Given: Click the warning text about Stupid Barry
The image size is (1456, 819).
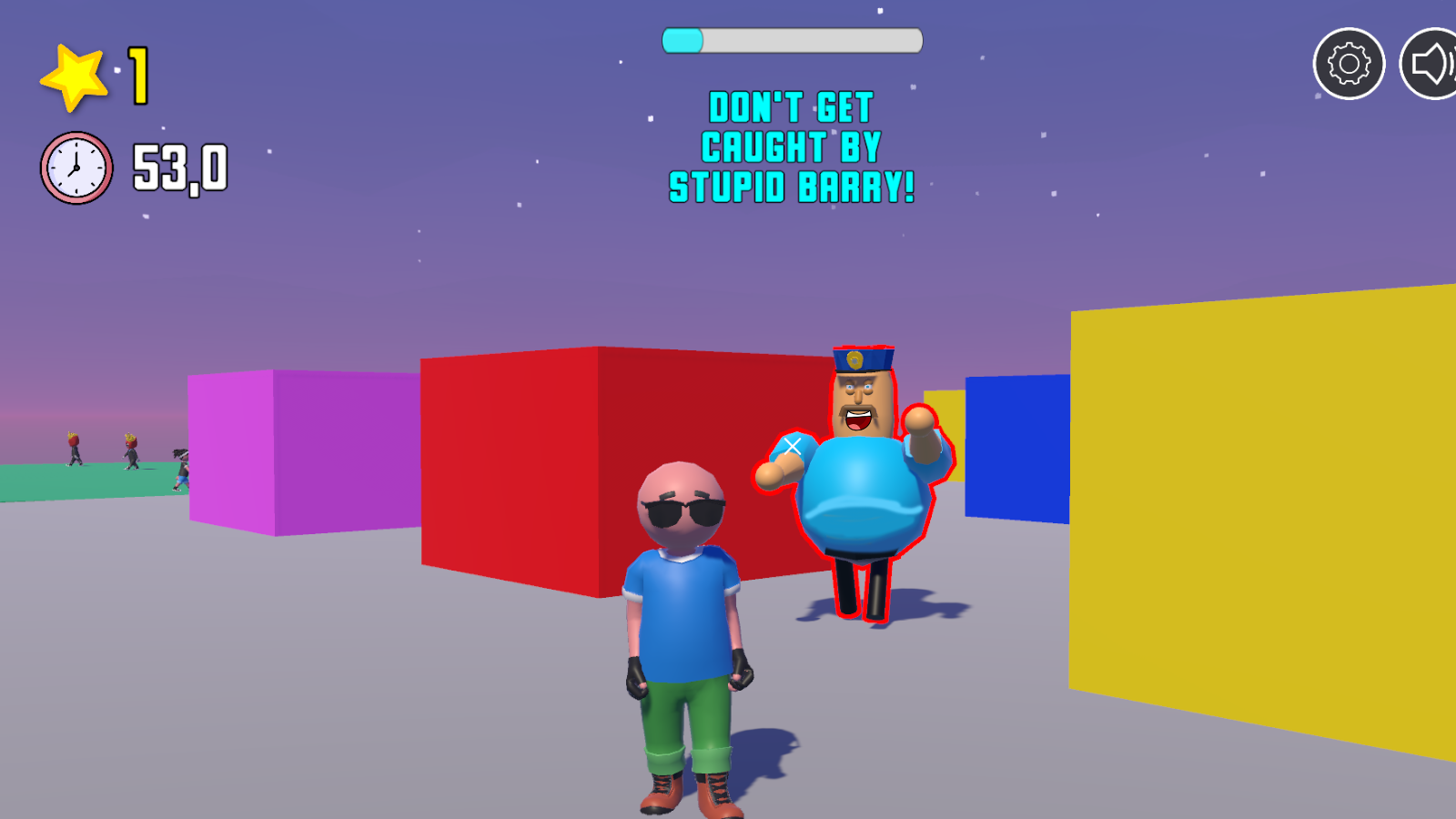Looking at the screenshot, I should [792, 147].
